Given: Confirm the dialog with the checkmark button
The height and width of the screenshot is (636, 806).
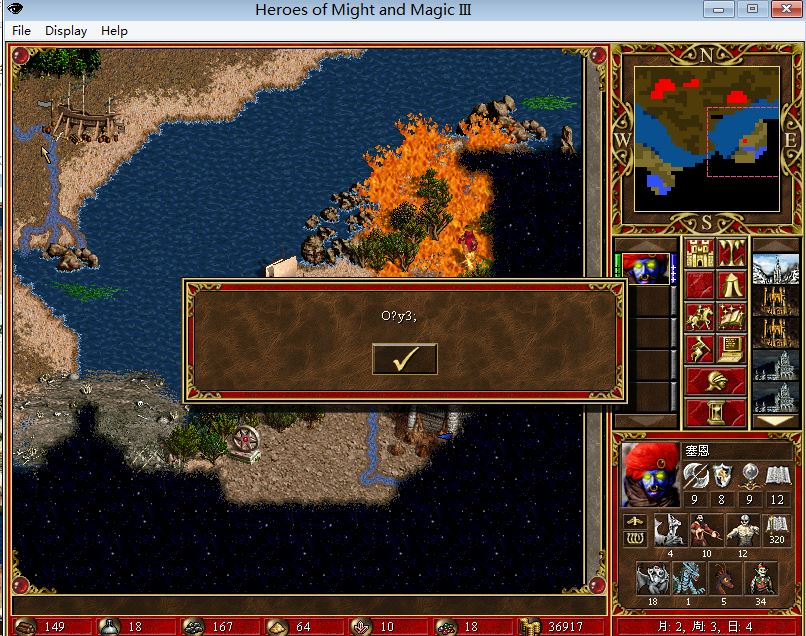Looking at the screenshot, I should (404, 359).
